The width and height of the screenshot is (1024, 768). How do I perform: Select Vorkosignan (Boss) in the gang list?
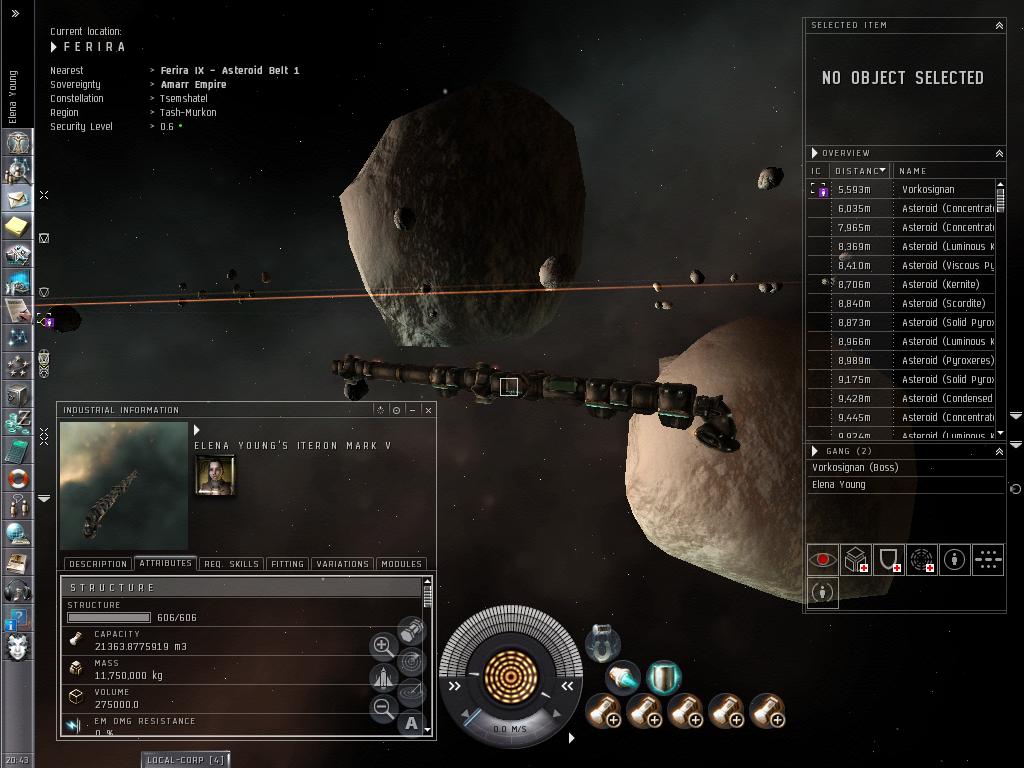coord(855,467)
